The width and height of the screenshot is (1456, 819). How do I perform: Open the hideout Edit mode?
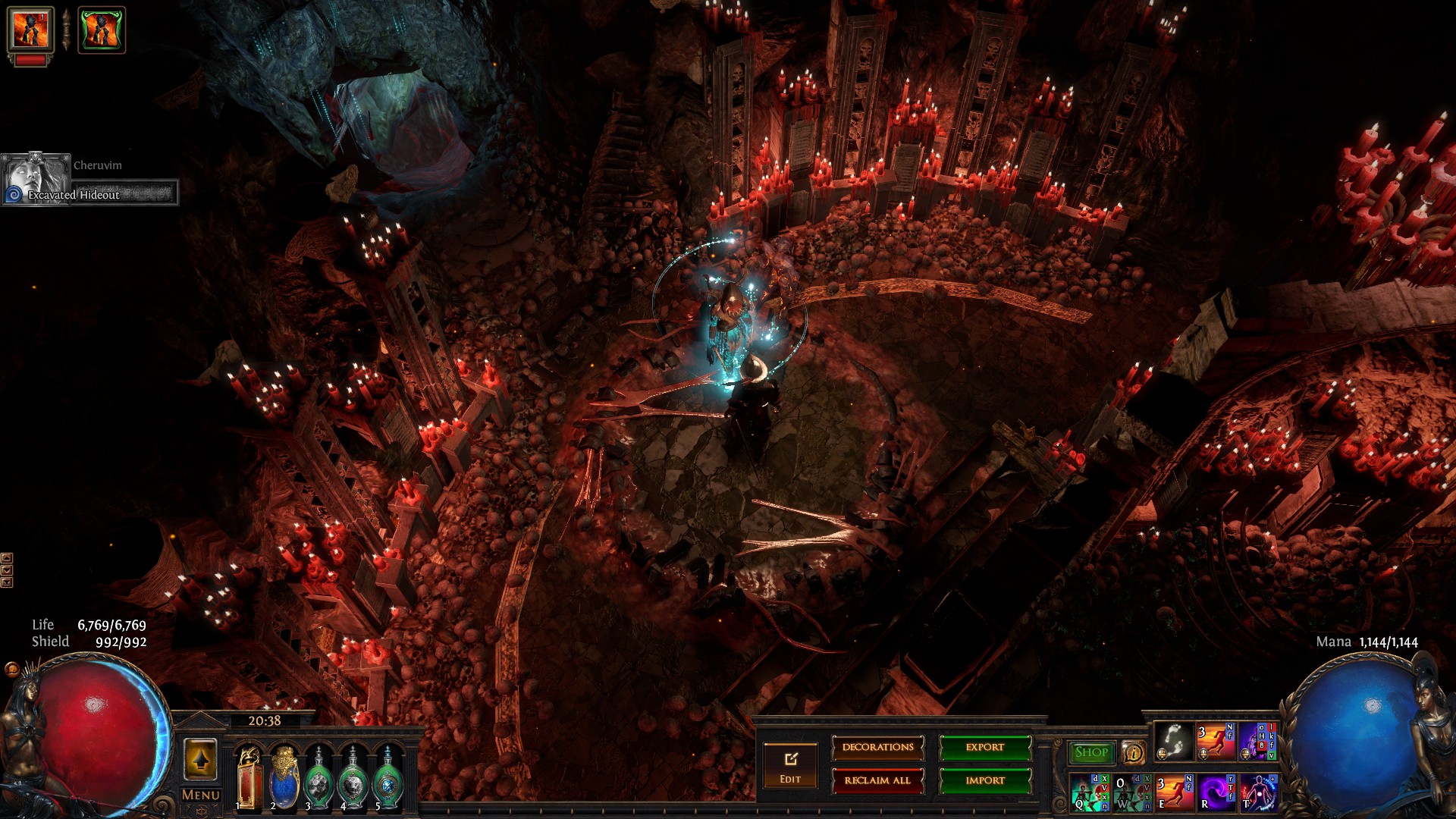pyautogui.click(x=790, y=764)
